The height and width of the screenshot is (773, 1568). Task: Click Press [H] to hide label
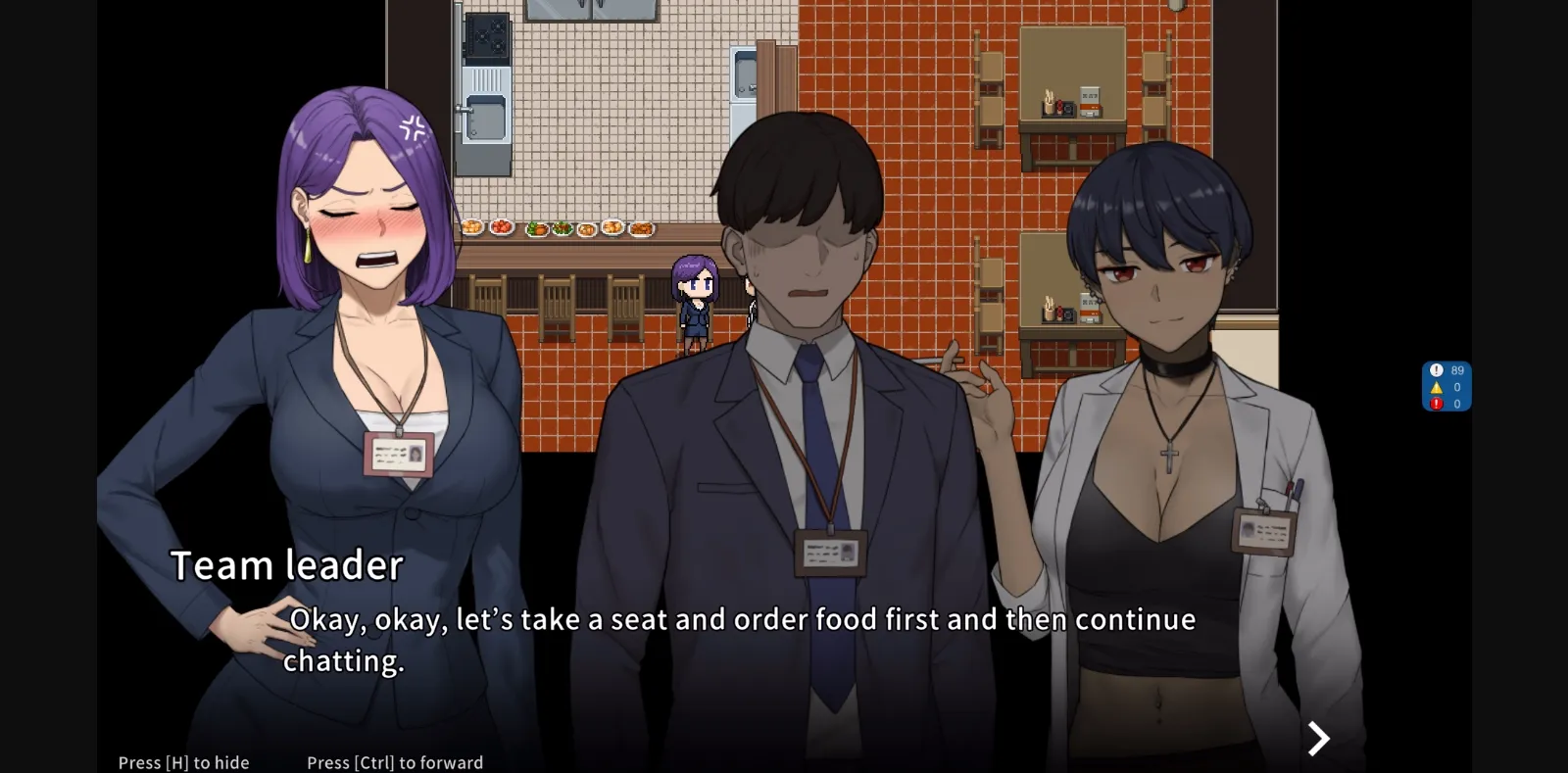[182, 761]
